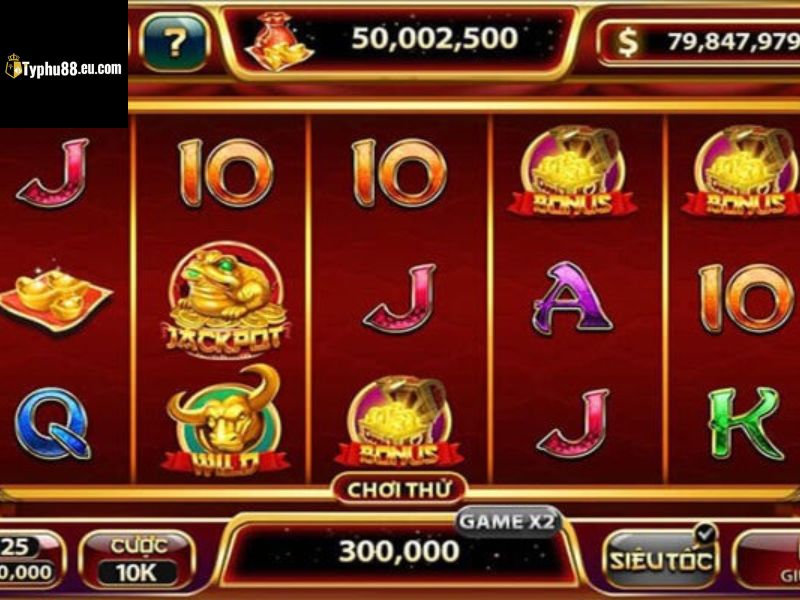The image size is (800, 600).
Task: Tap the dollar balance display button
Action: (700, 43)
